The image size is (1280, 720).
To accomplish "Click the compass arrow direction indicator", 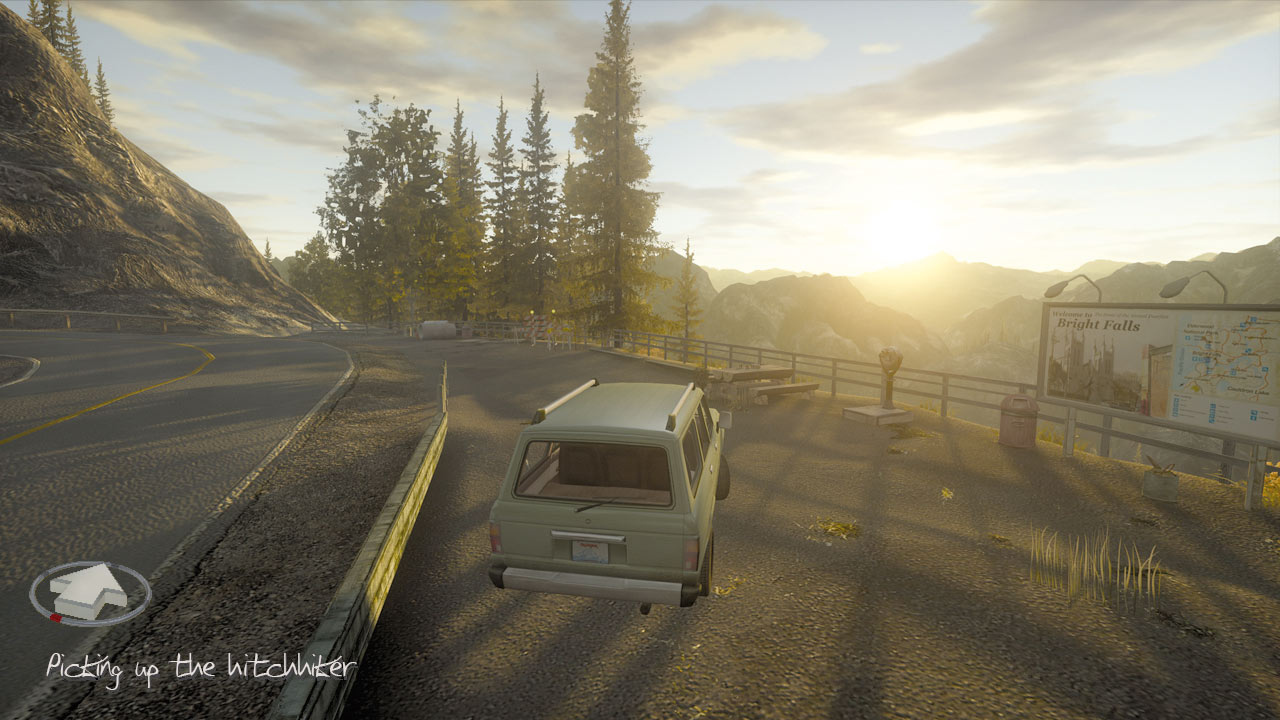I will tap(90, 591).
